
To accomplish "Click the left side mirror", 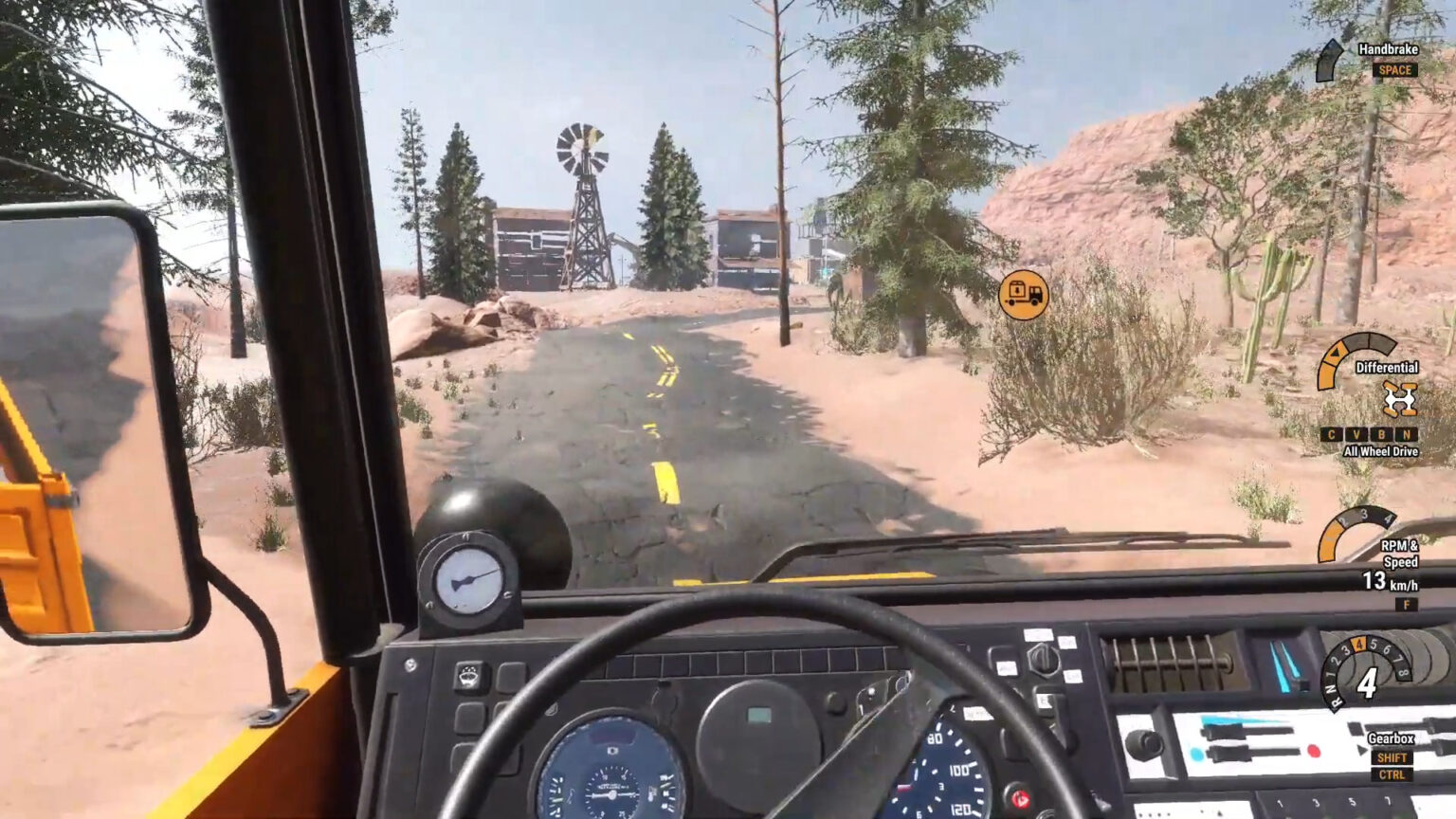I will tap(95, 417).
